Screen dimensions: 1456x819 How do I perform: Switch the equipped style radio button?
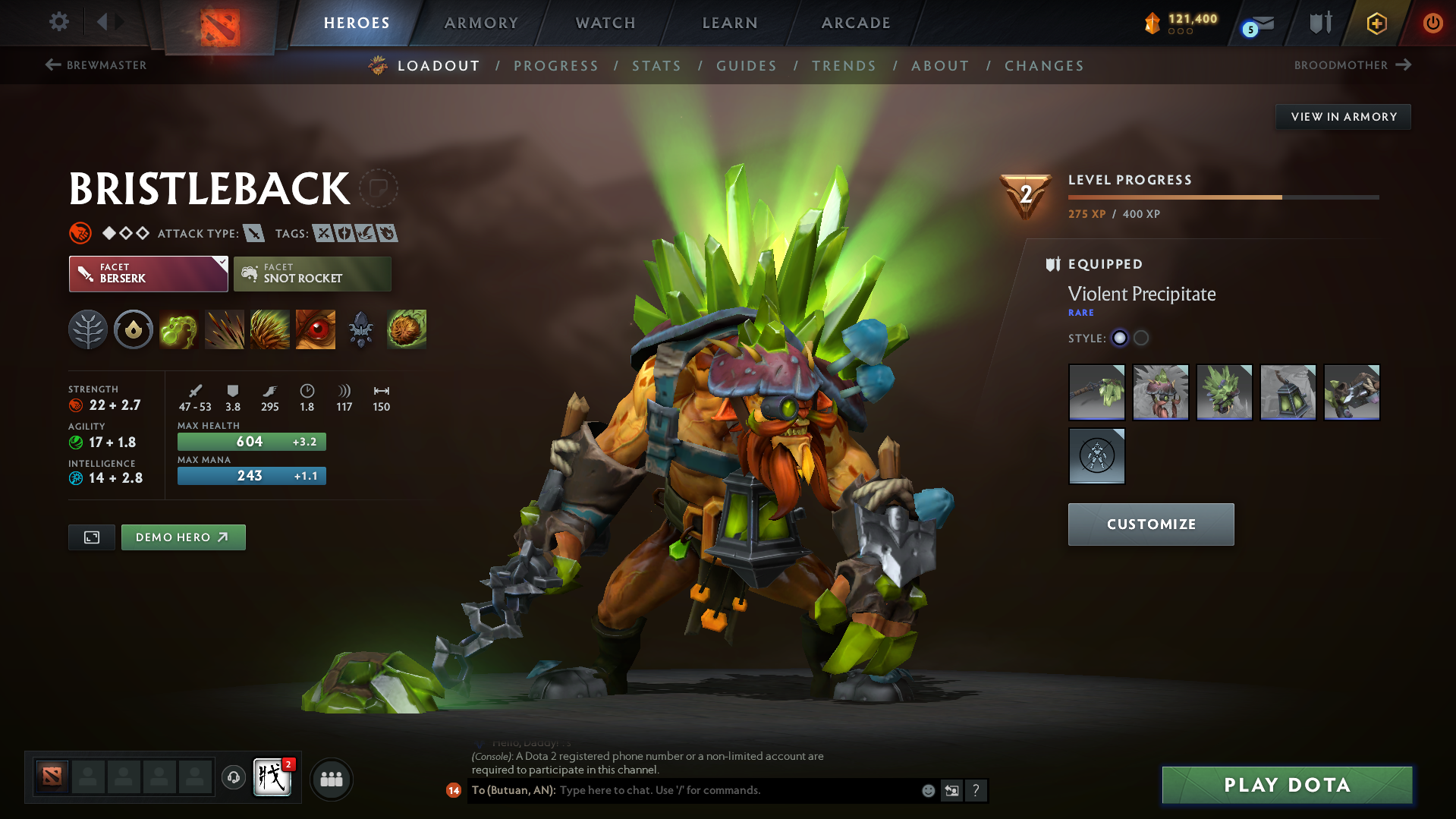pyautogui.click(x=1120, y=339)
